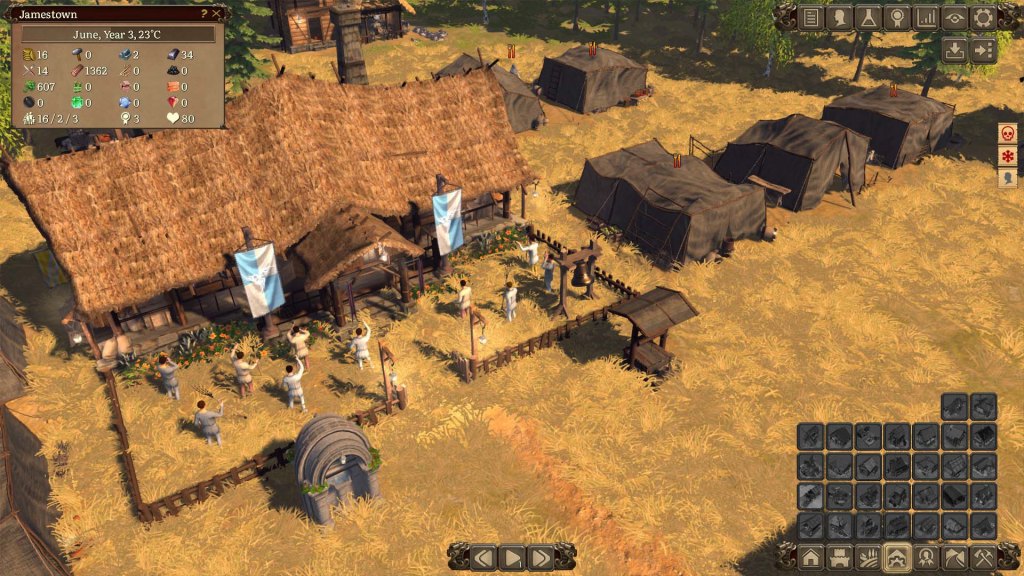Switch to the farm fields building category
The image size is (1024, 576).
869,557
